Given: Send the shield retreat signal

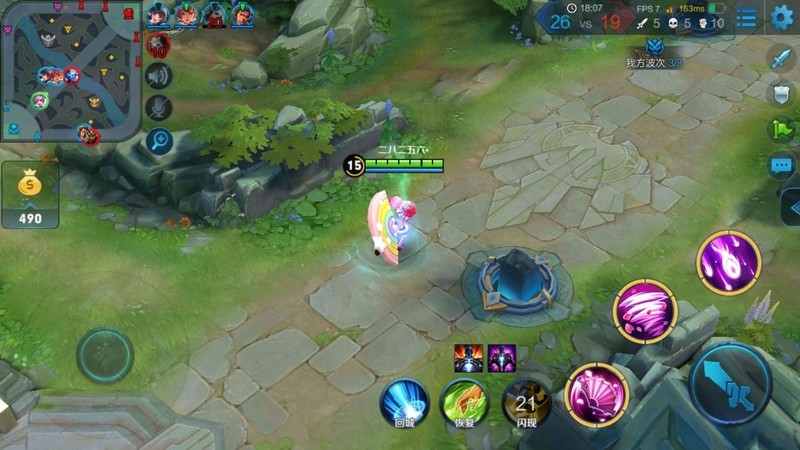Looking at the screenshot, I should 781,93.
